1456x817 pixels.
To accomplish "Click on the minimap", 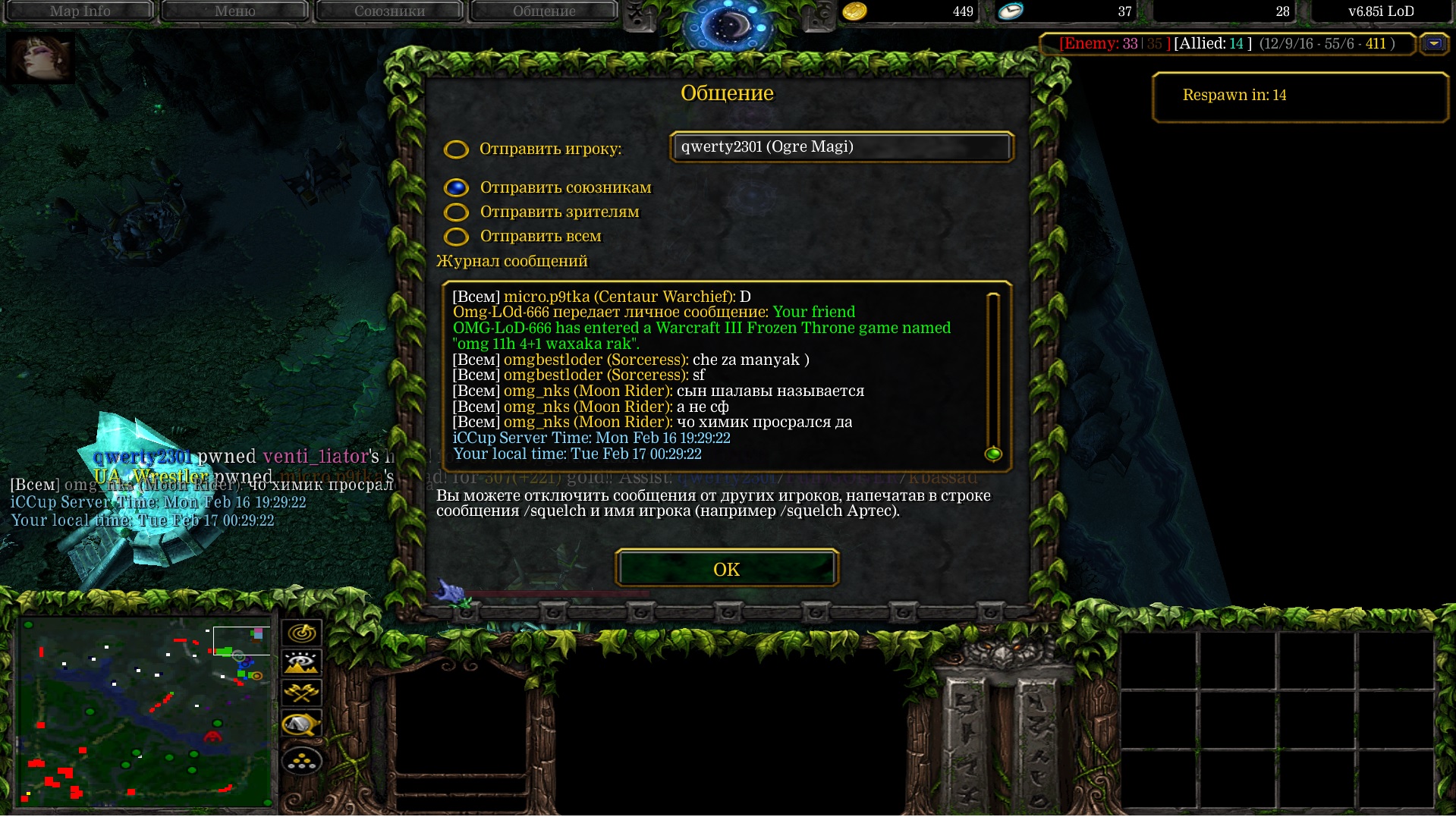I will pyautogui.click(x=144, y=713).
